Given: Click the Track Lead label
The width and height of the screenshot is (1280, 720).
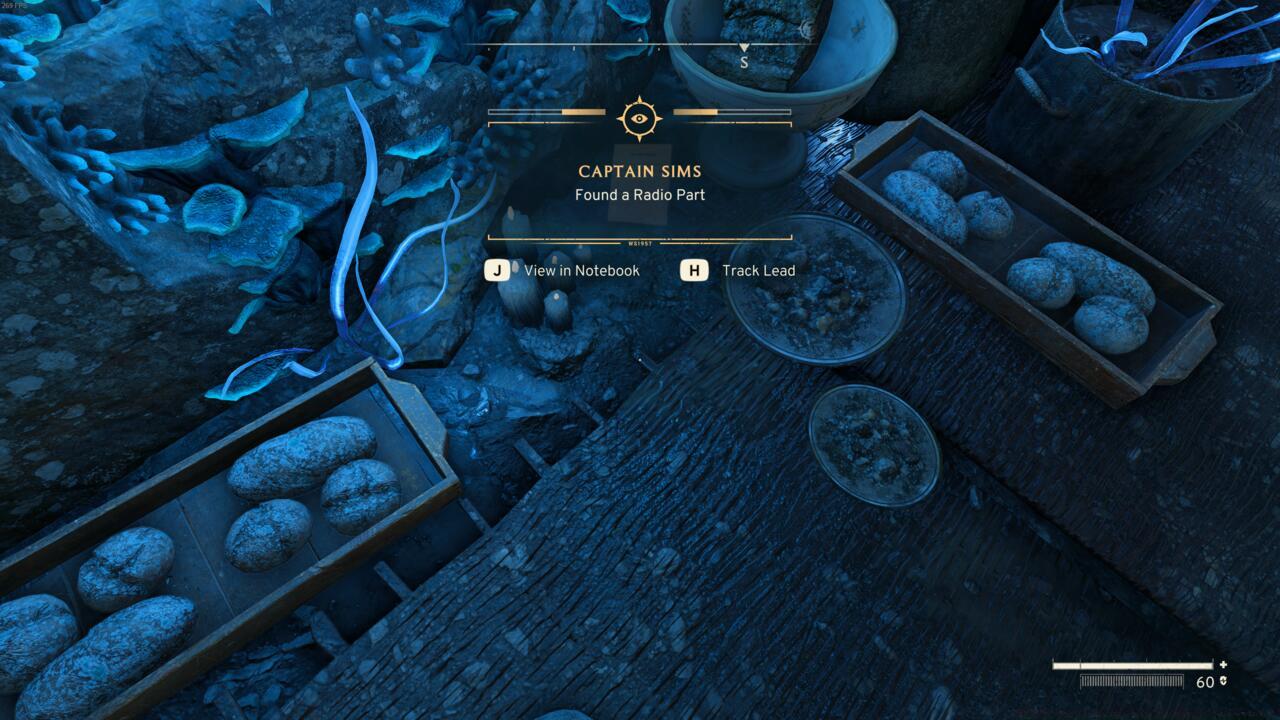Looking at the screenshot, I should [758, 270].
